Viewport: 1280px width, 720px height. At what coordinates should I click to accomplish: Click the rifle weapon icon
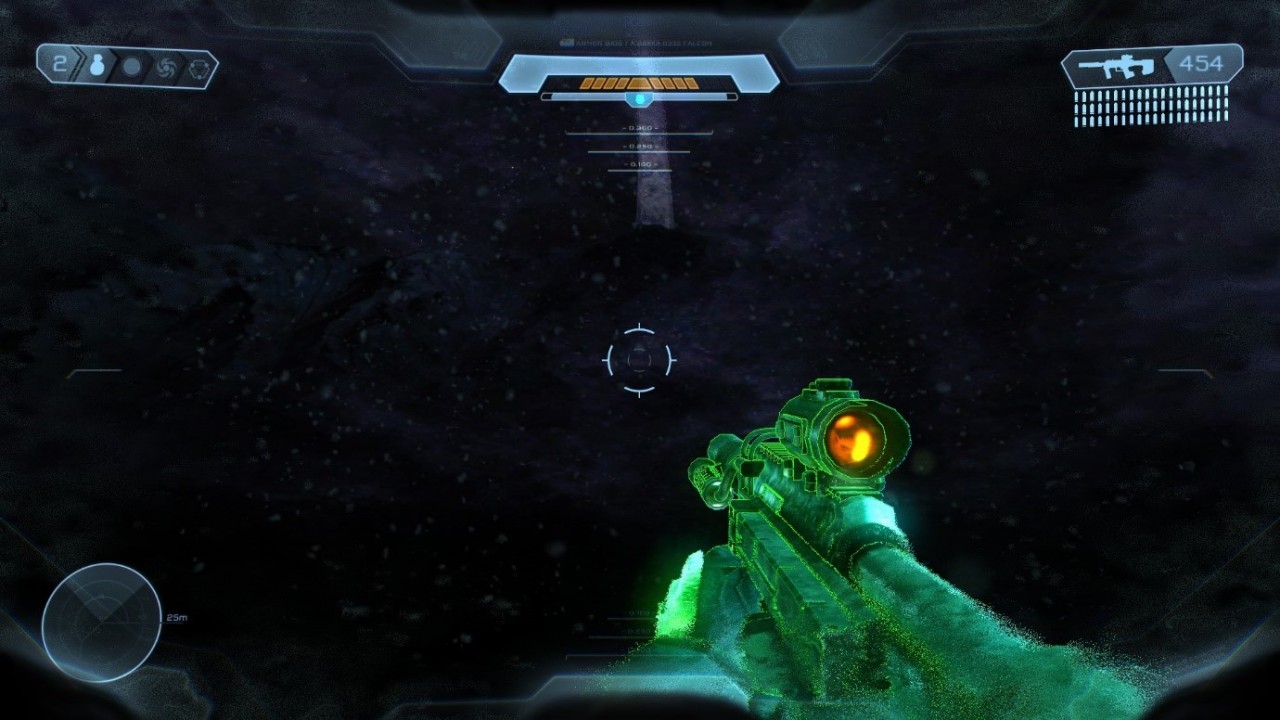pos(1117,67)
